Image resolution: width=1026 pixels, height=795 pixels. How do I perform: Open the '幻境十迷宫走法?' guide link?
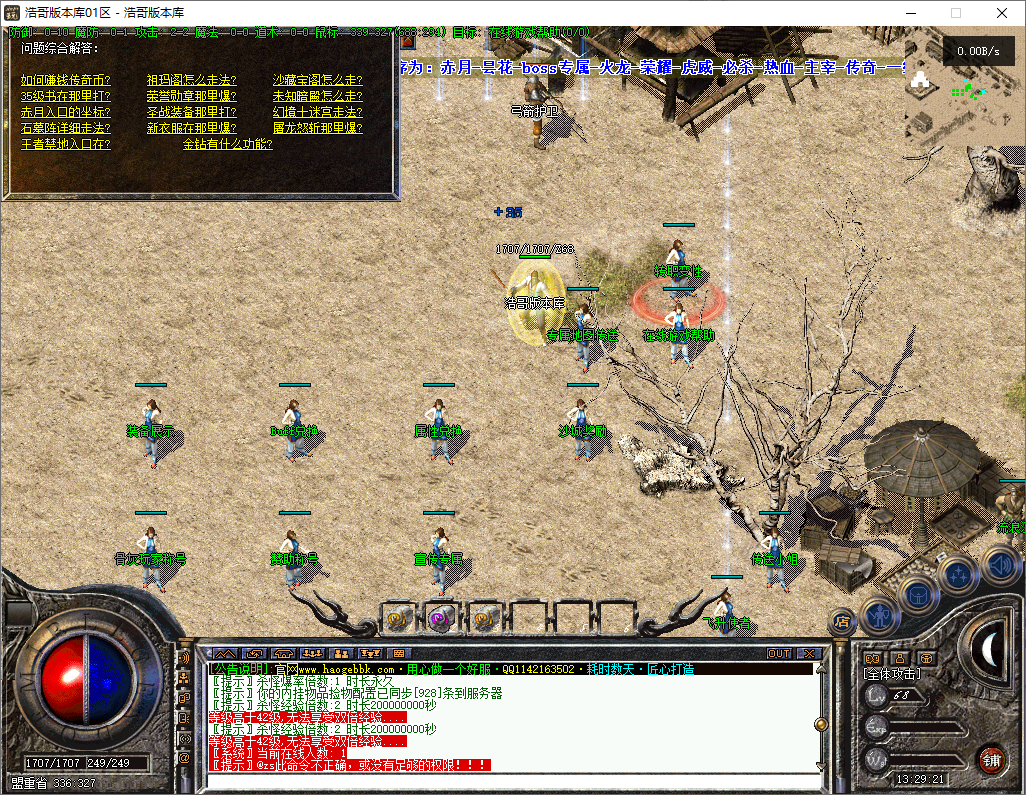click(318, 112)
